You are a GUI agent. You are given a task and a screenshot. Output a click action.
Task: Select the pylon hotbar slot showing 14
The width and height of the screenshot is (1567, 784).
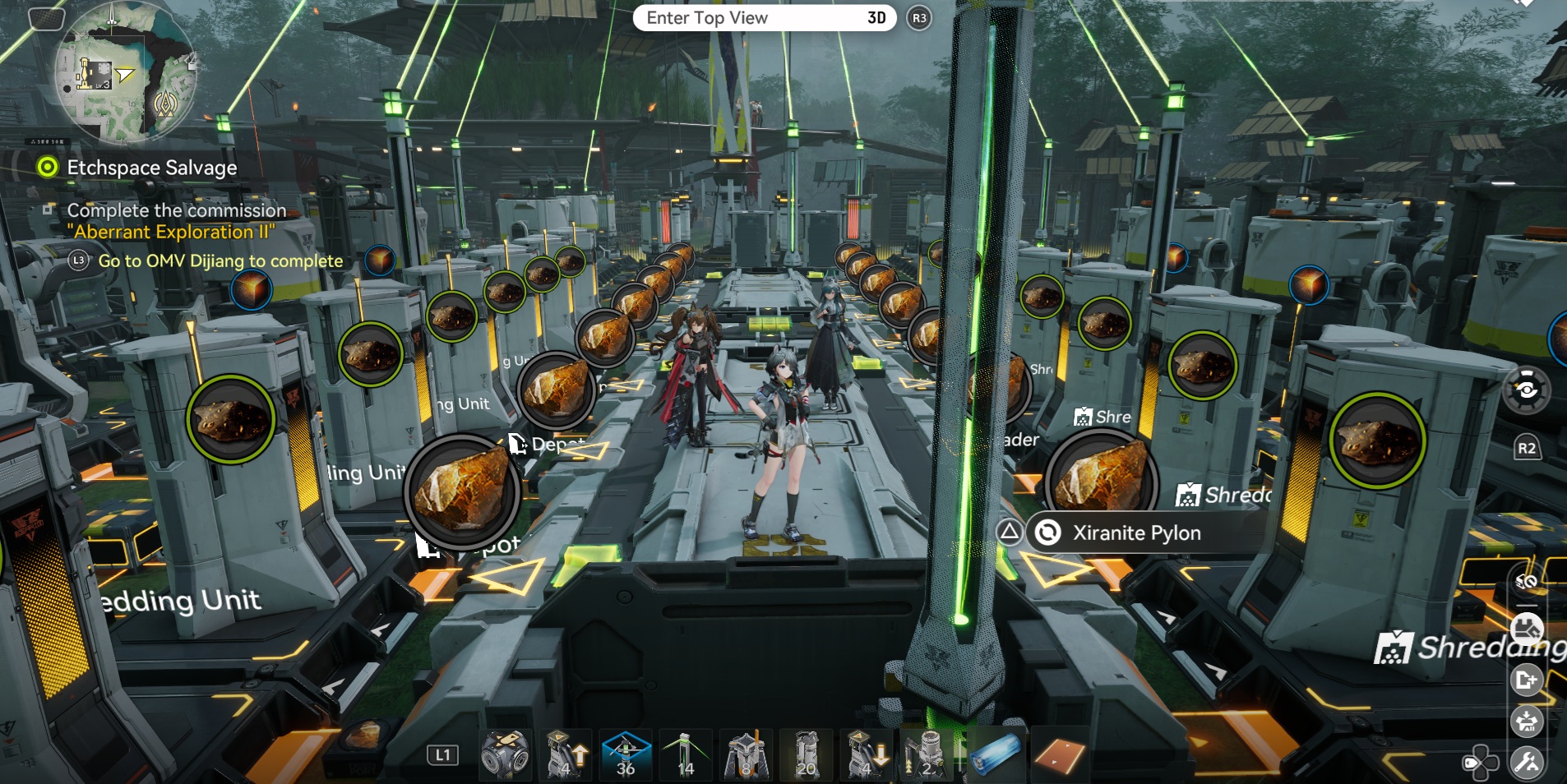click(686, 754)
